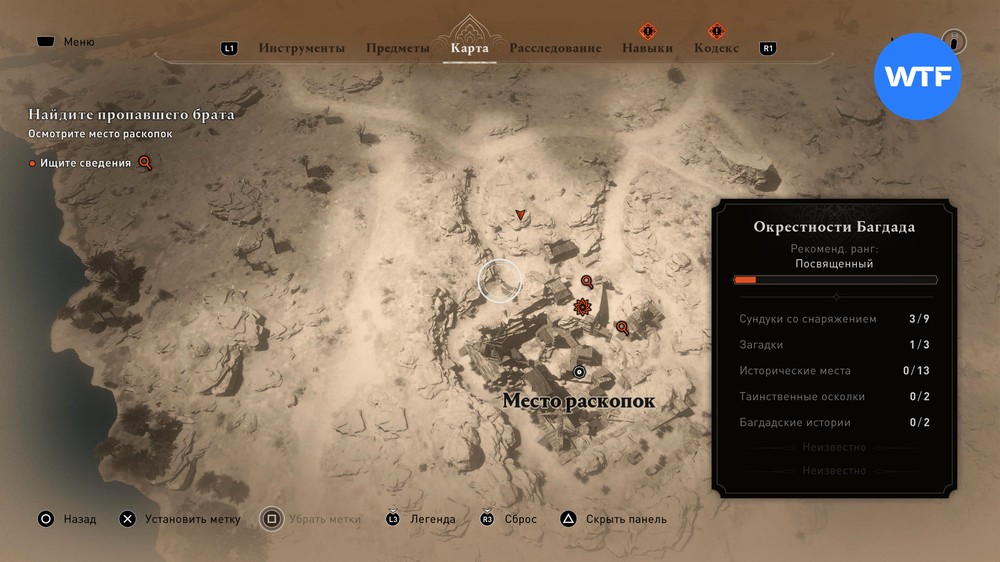Switch to the Инструменты tab
1000x562 pixels.
[301, 48]
